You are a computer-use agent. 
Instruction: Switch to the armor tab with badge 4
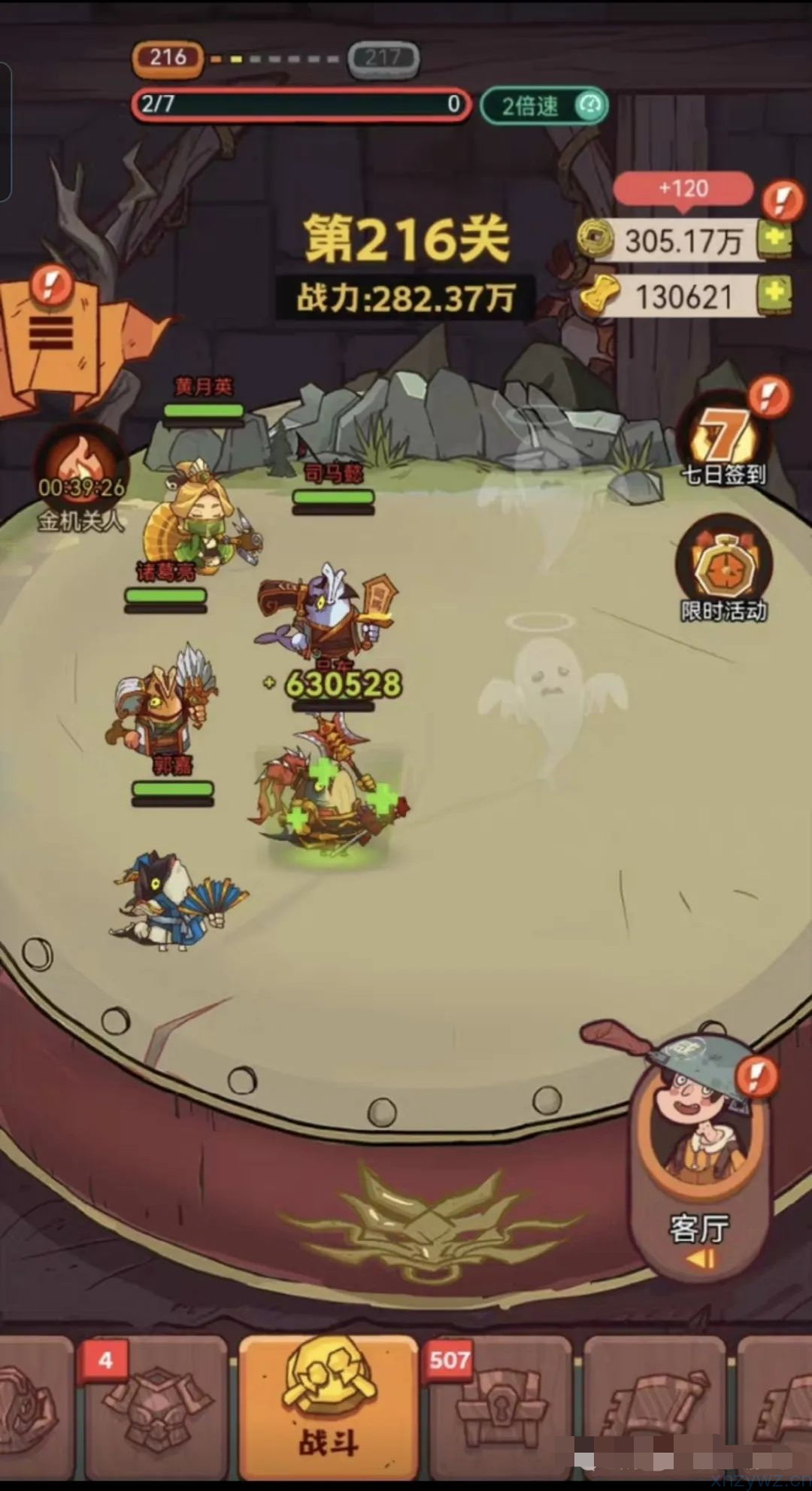click(x=156, y=1405)
